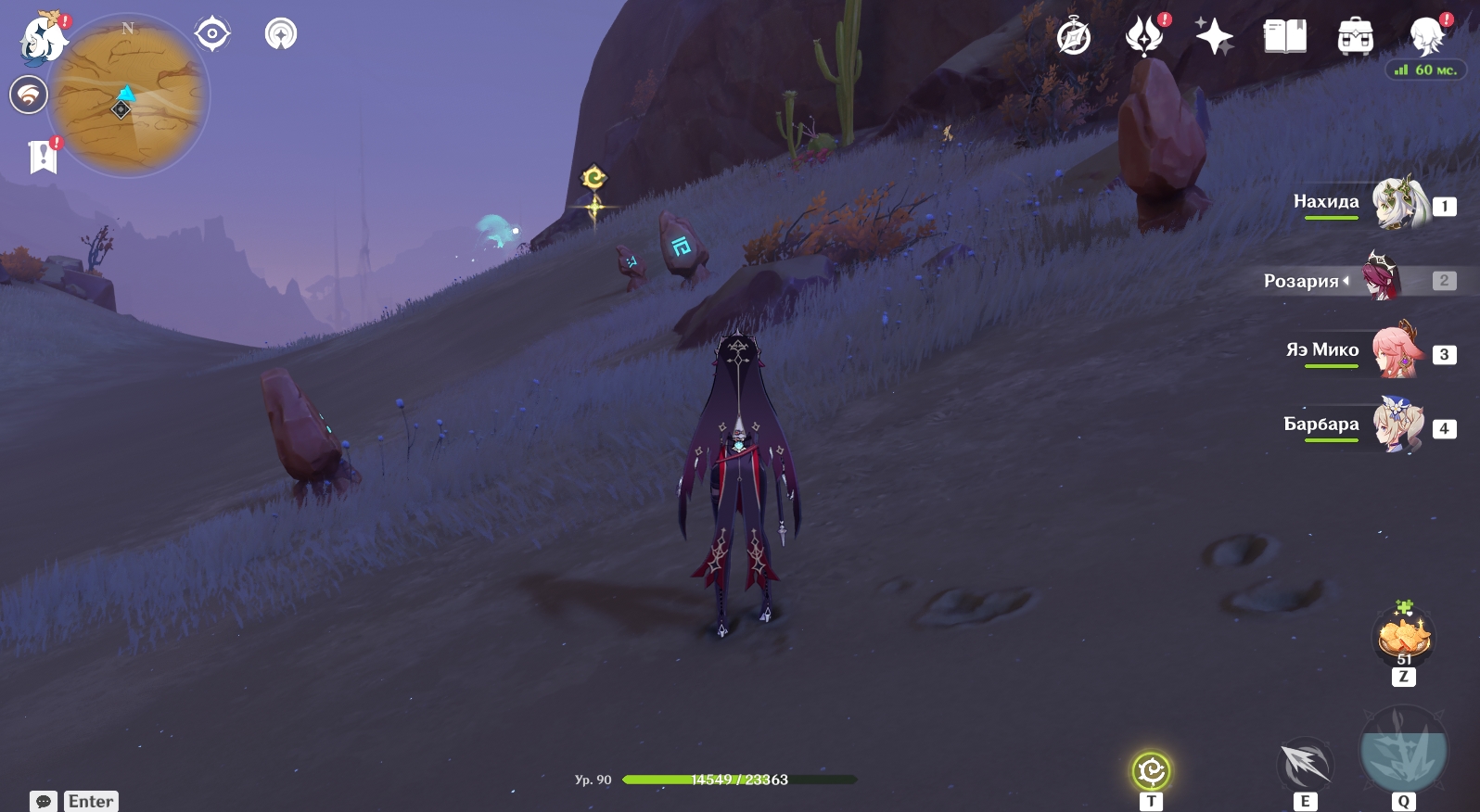Open the Paimon menu icon
The image size is (1480, 812).
pyautogui.click(x=42, y=39)
